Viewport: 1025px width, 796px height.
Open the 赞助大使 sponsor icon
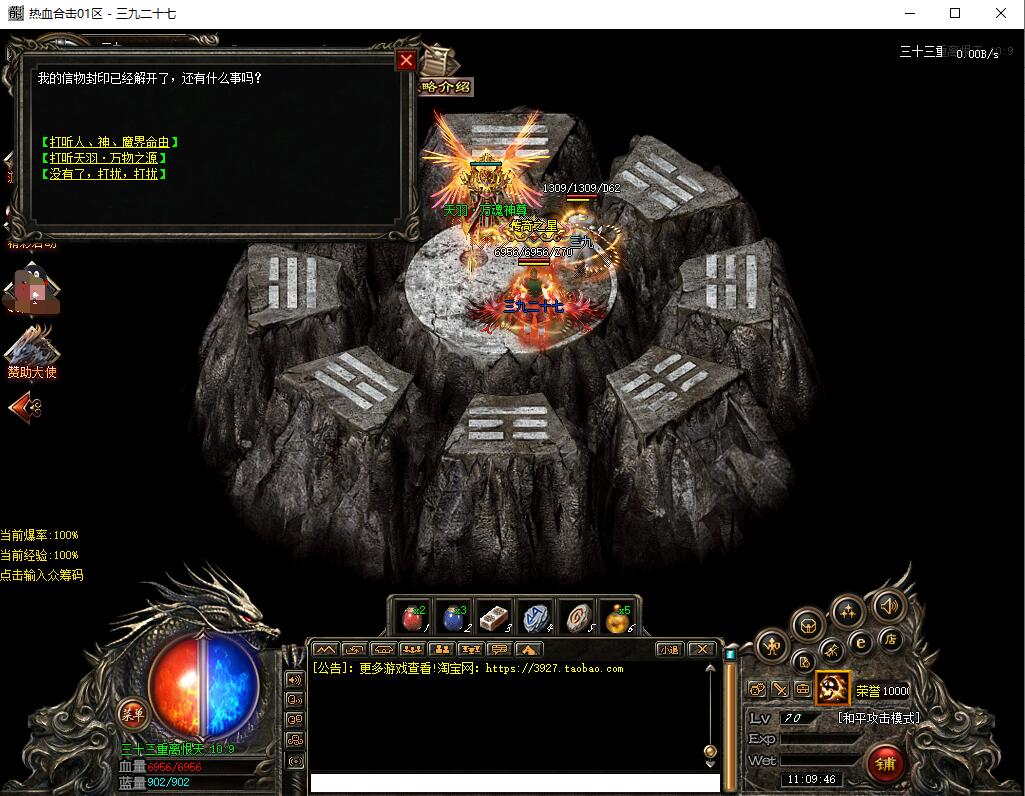click(32, 351)
